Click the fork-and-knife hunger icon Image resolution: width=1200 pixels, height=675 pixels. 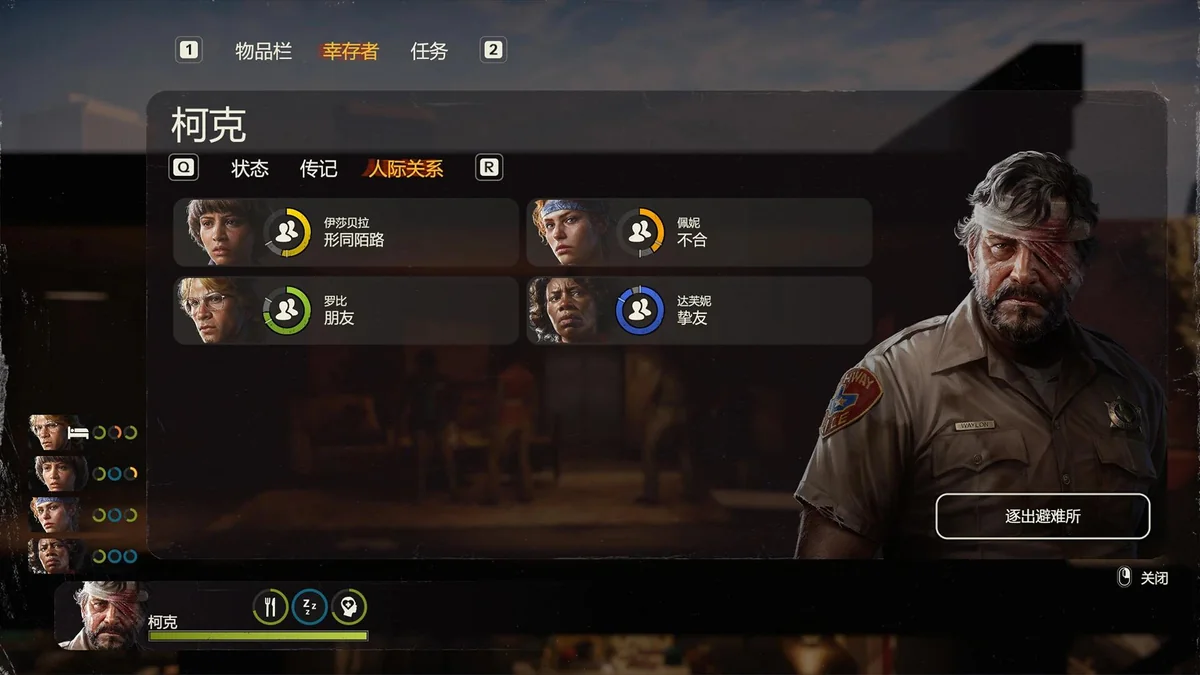(270, 606)
